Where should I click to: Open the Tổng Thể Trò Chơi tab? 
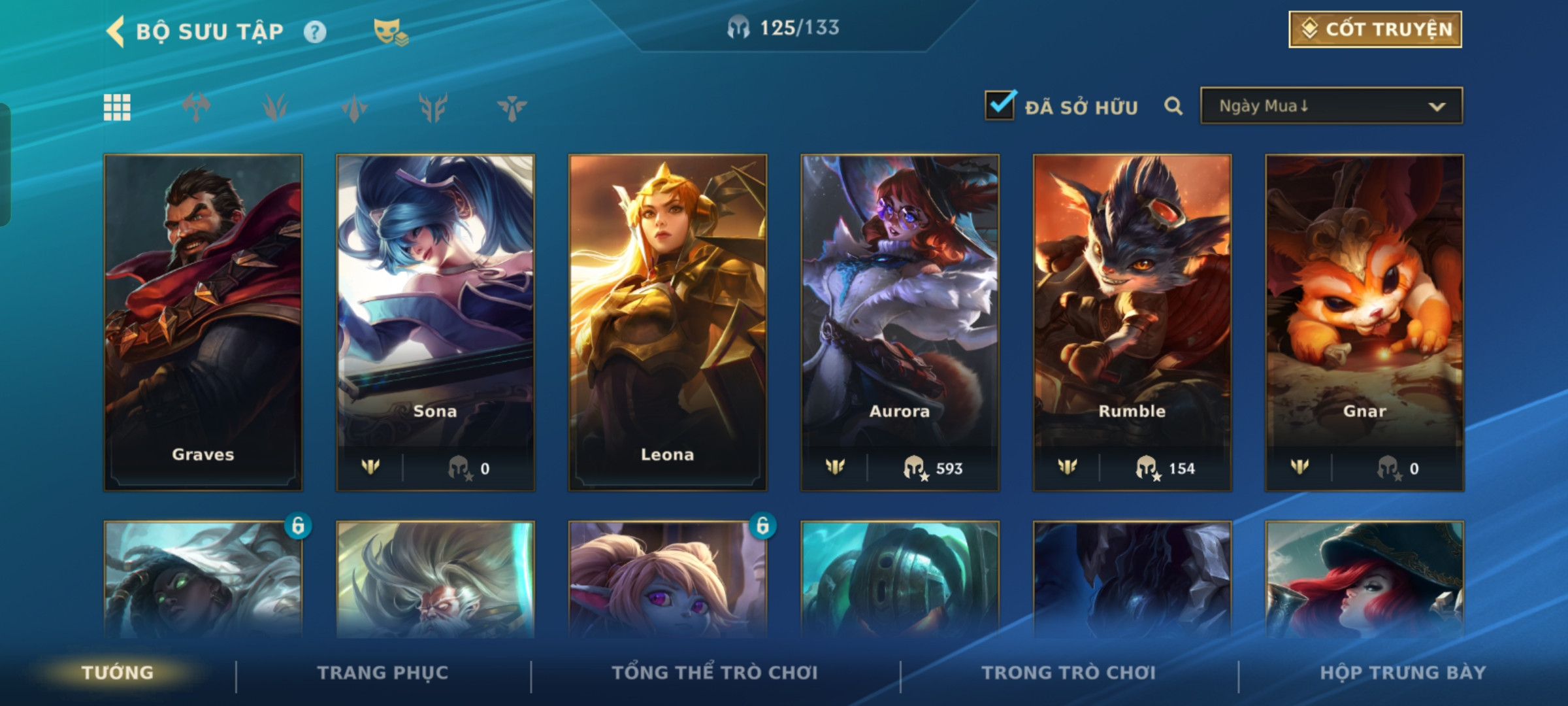pos(715,673)
